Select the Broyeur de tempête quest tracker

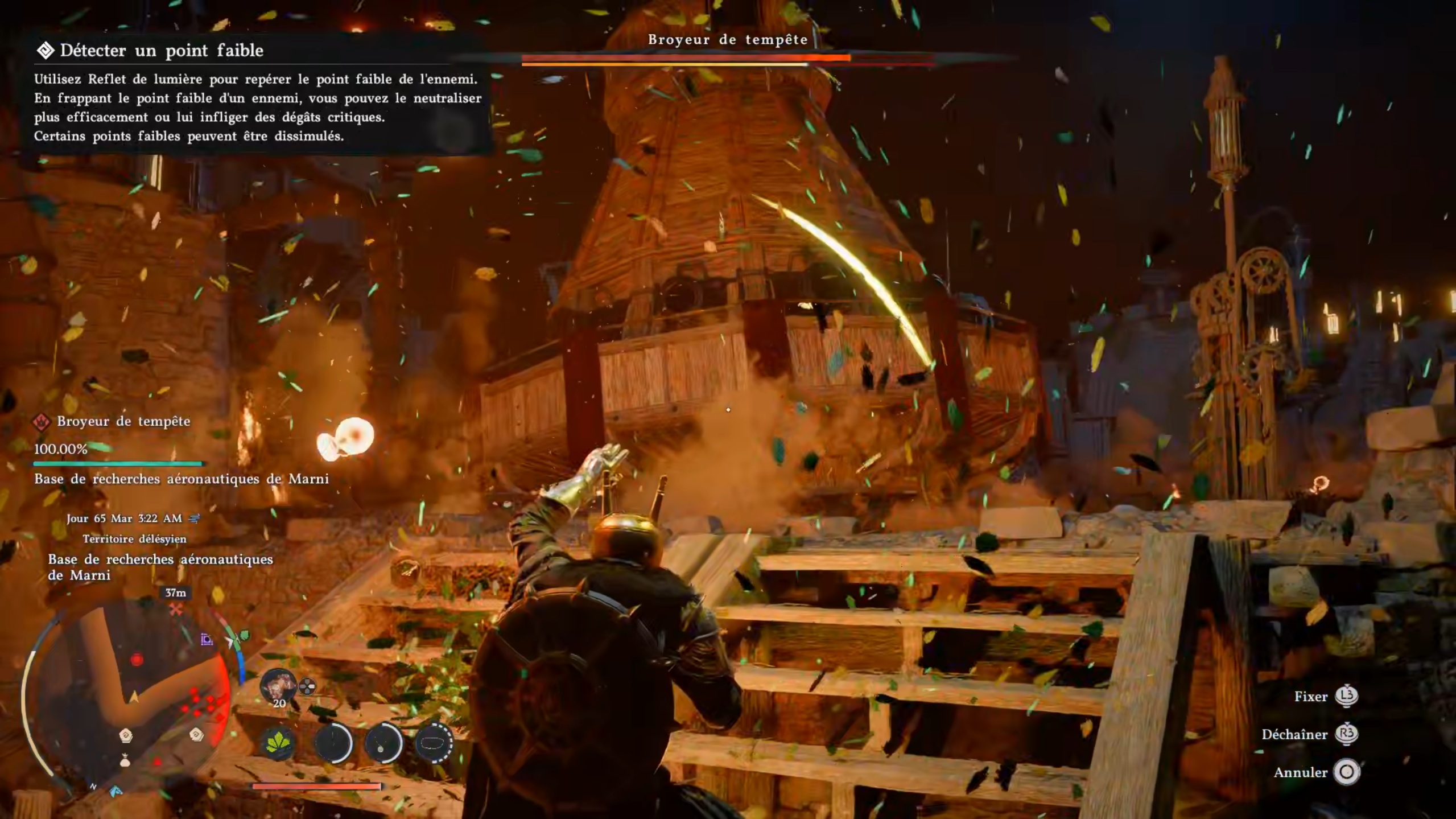(x=123, y=422)
